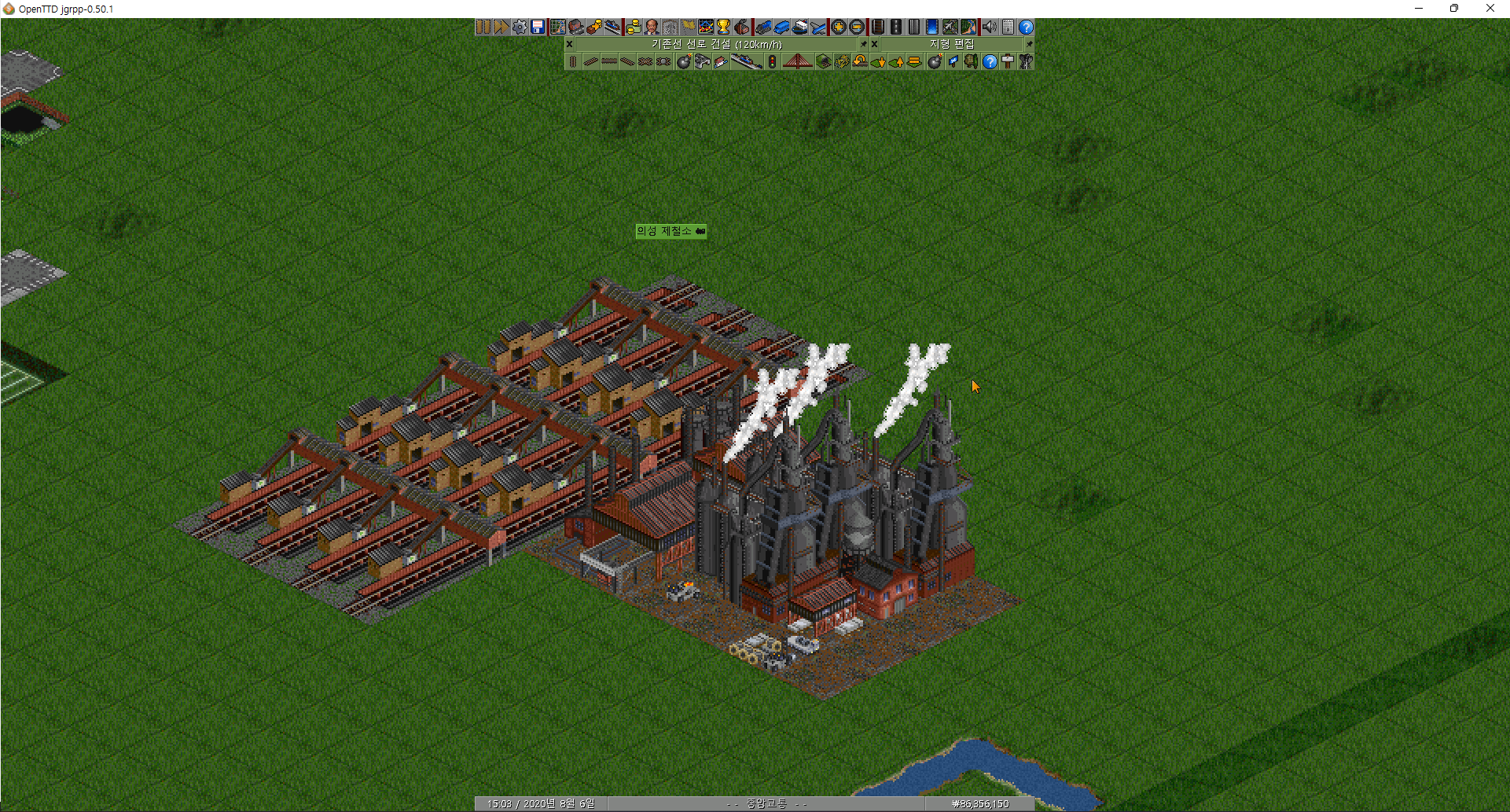Click the money display in the status bar
This screenshot has height=812, width=1510.
(979, 803)
